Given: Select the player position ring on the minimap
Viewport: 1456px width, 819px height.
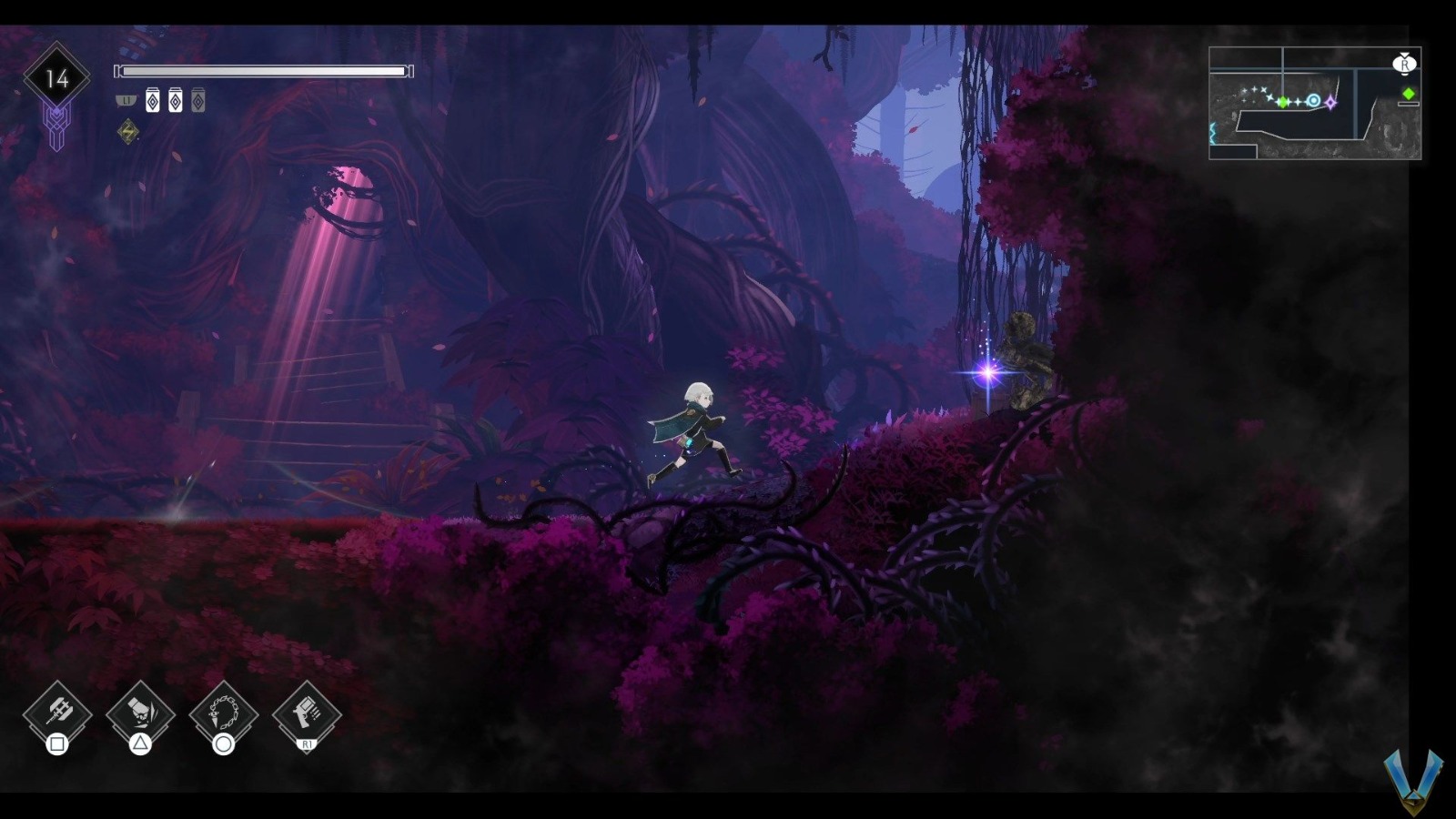Looking at the screenshot, I should click(1313, 100).
